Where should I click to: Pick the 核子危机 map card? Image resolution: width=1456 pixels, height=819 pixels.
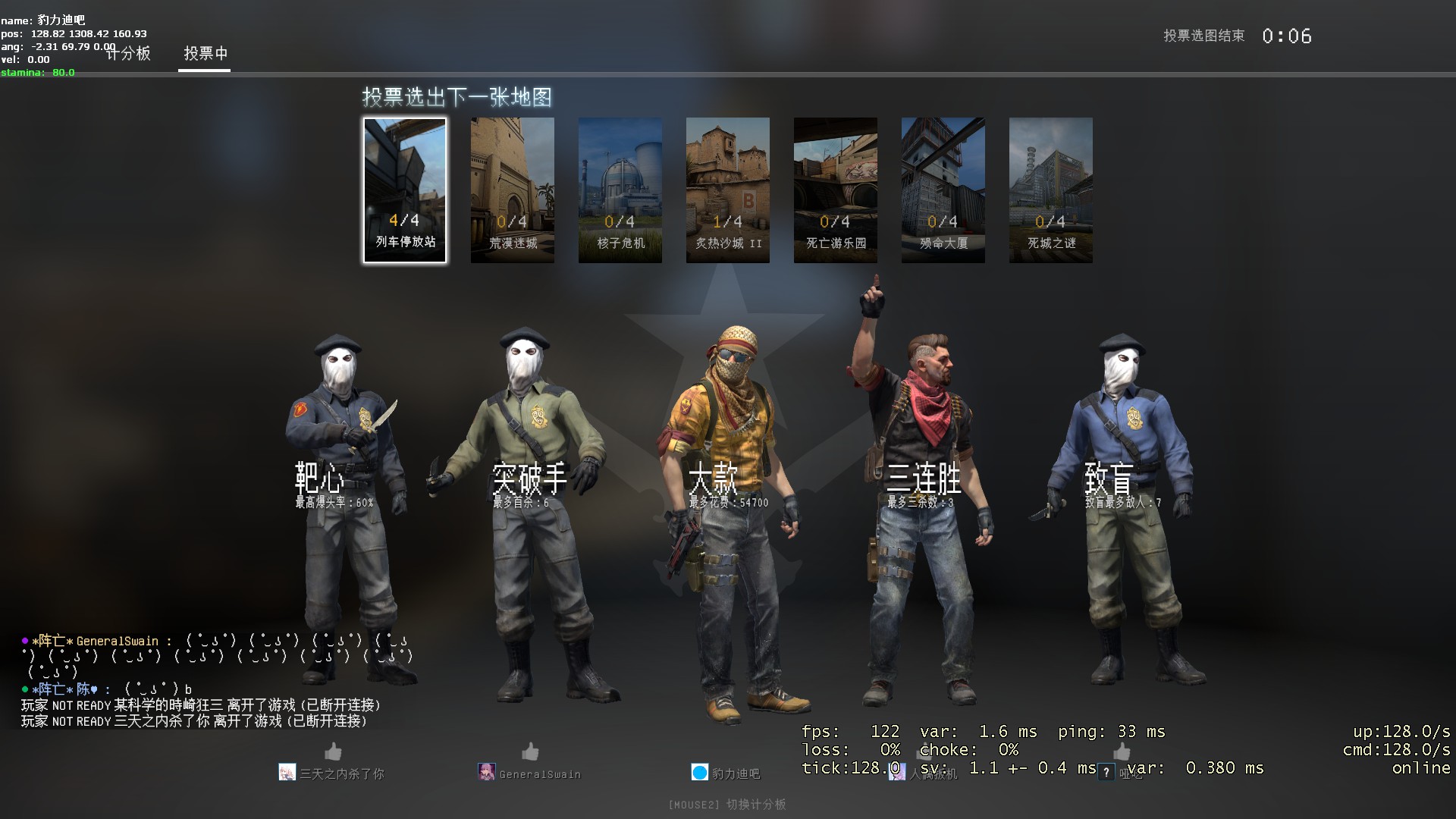(620, 190)
